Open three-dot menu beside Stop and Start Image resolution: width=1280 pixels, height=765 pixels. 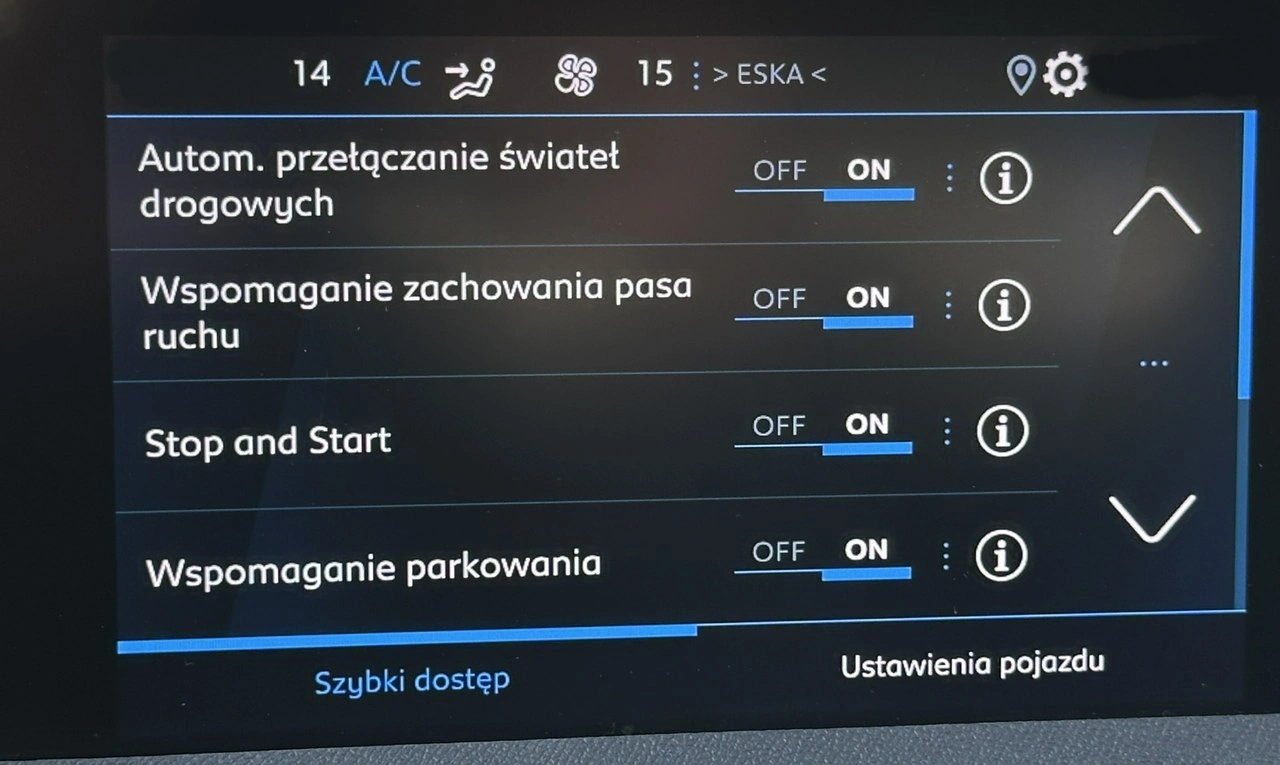[x=945, y=430]
